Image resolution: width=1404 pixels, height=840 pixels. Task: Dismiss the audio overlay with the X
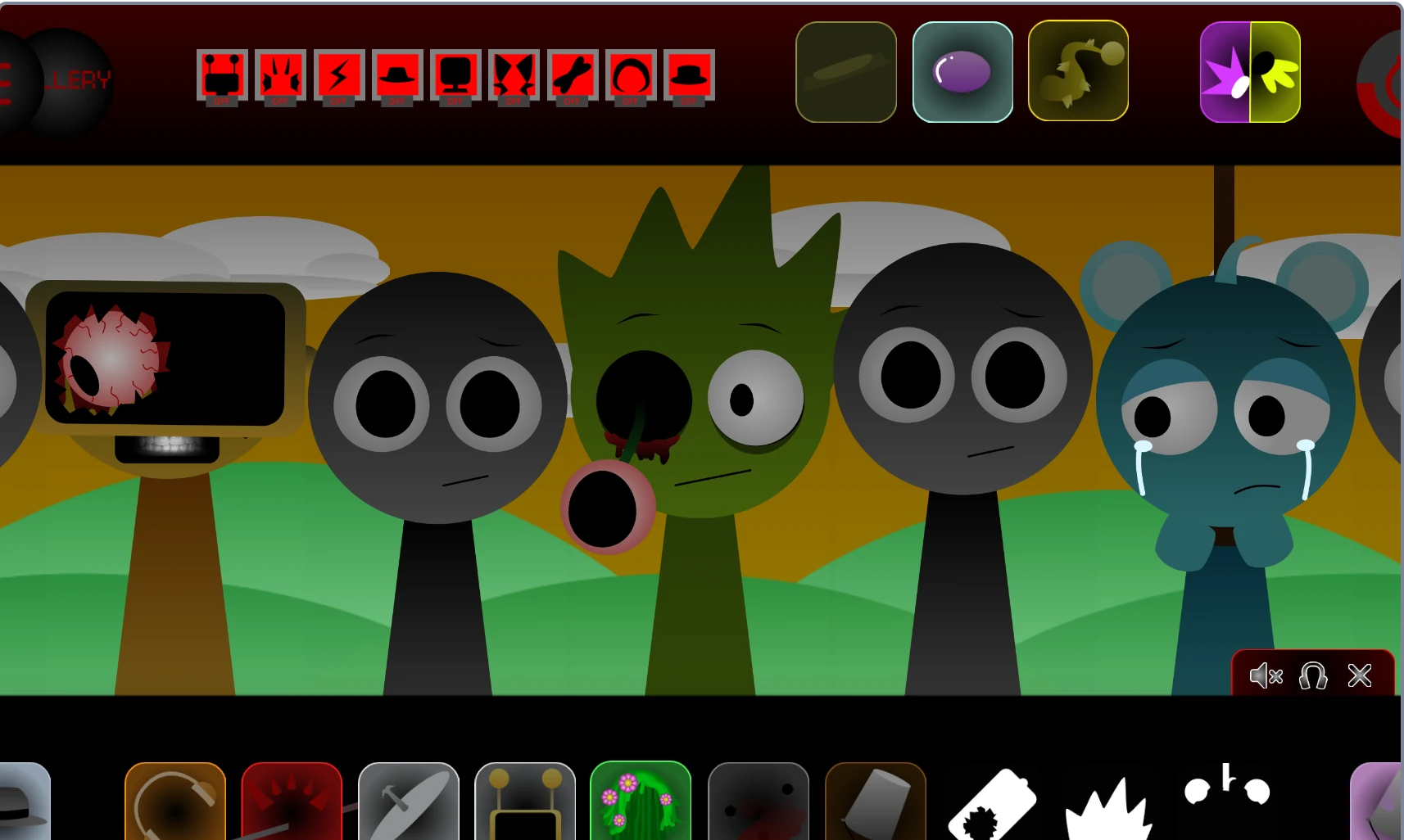[x=1359, y=676]
